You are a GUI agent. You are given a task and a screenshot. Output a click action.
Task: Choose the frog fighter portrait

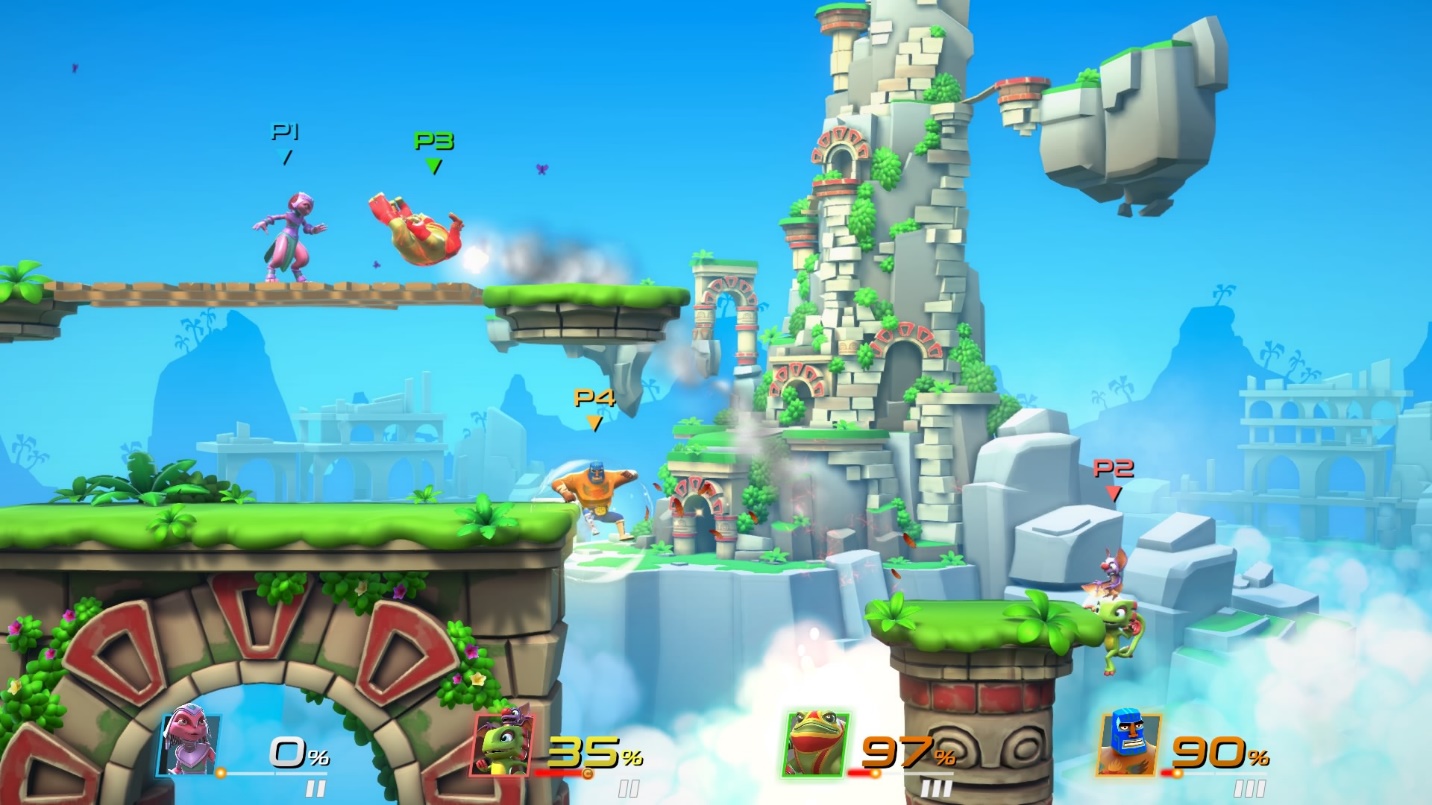point(816,744)
